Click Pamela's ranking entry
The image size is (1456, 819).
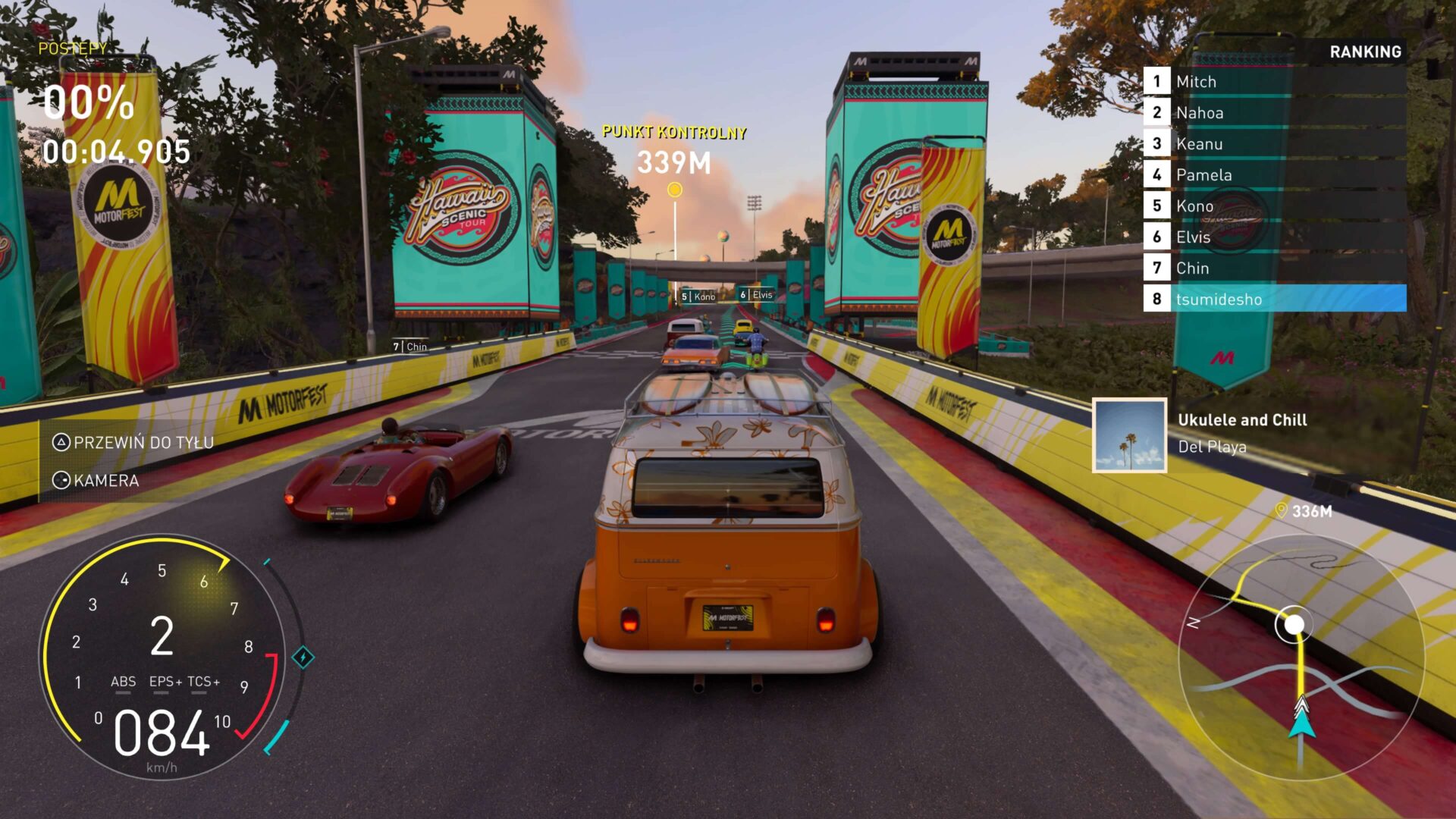point(1274,175)
